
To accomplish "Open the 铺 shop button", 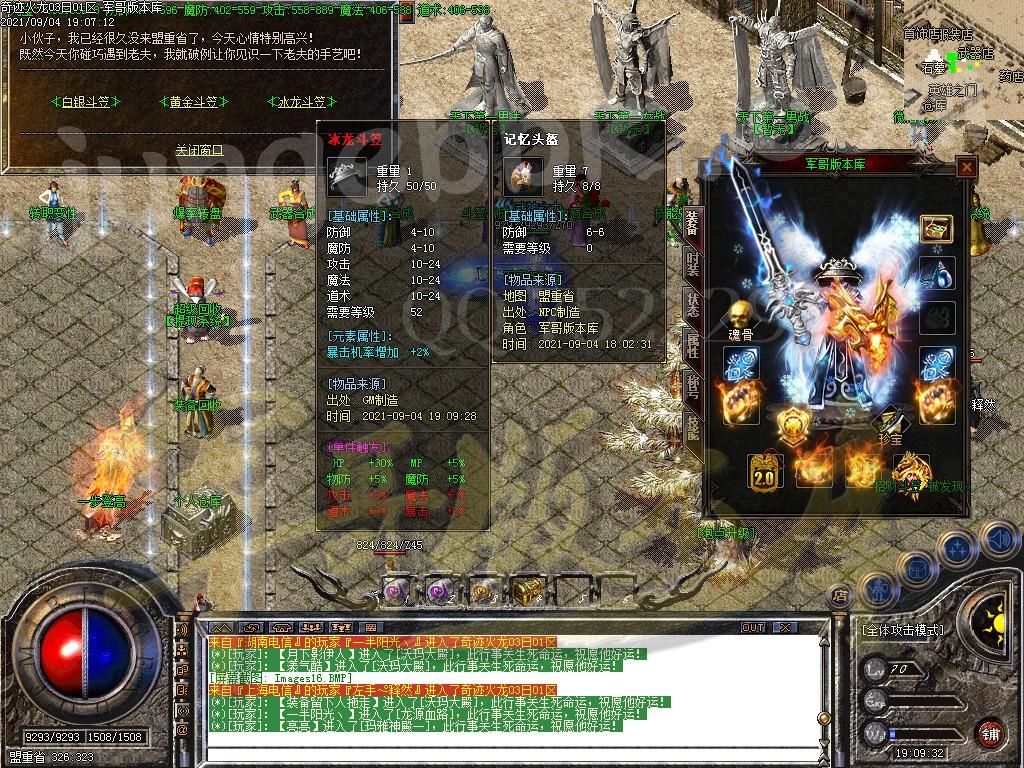I will tap(989, 733).
